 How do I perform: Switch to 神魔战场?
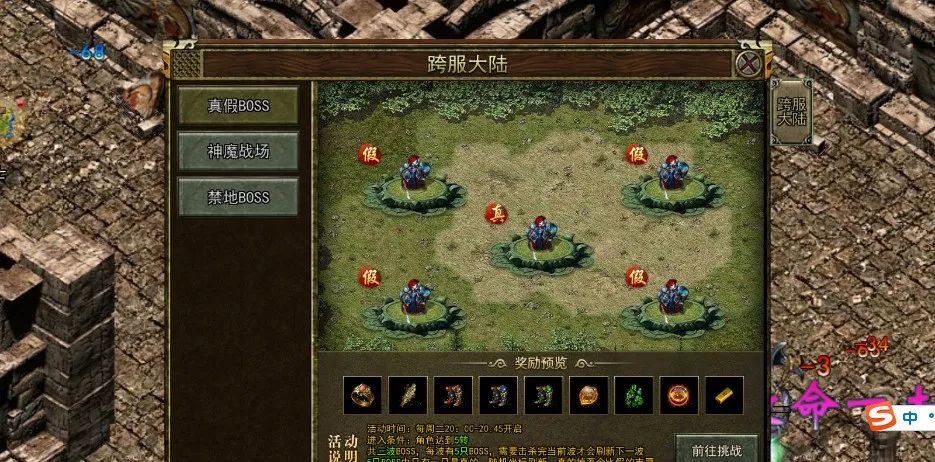238,151
